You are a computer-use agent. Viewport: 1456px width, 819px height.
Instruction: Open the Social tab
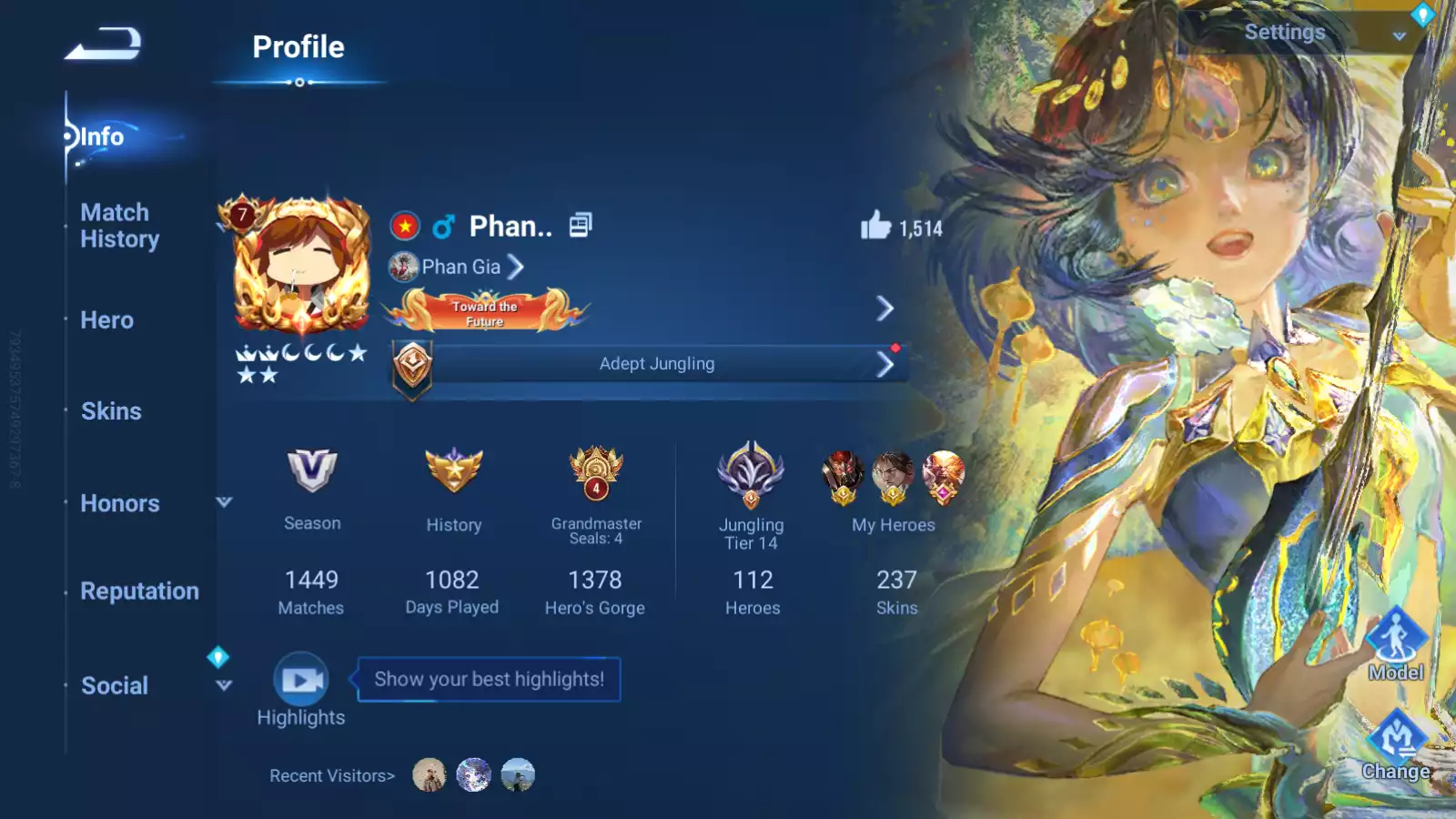coord(115,685)
